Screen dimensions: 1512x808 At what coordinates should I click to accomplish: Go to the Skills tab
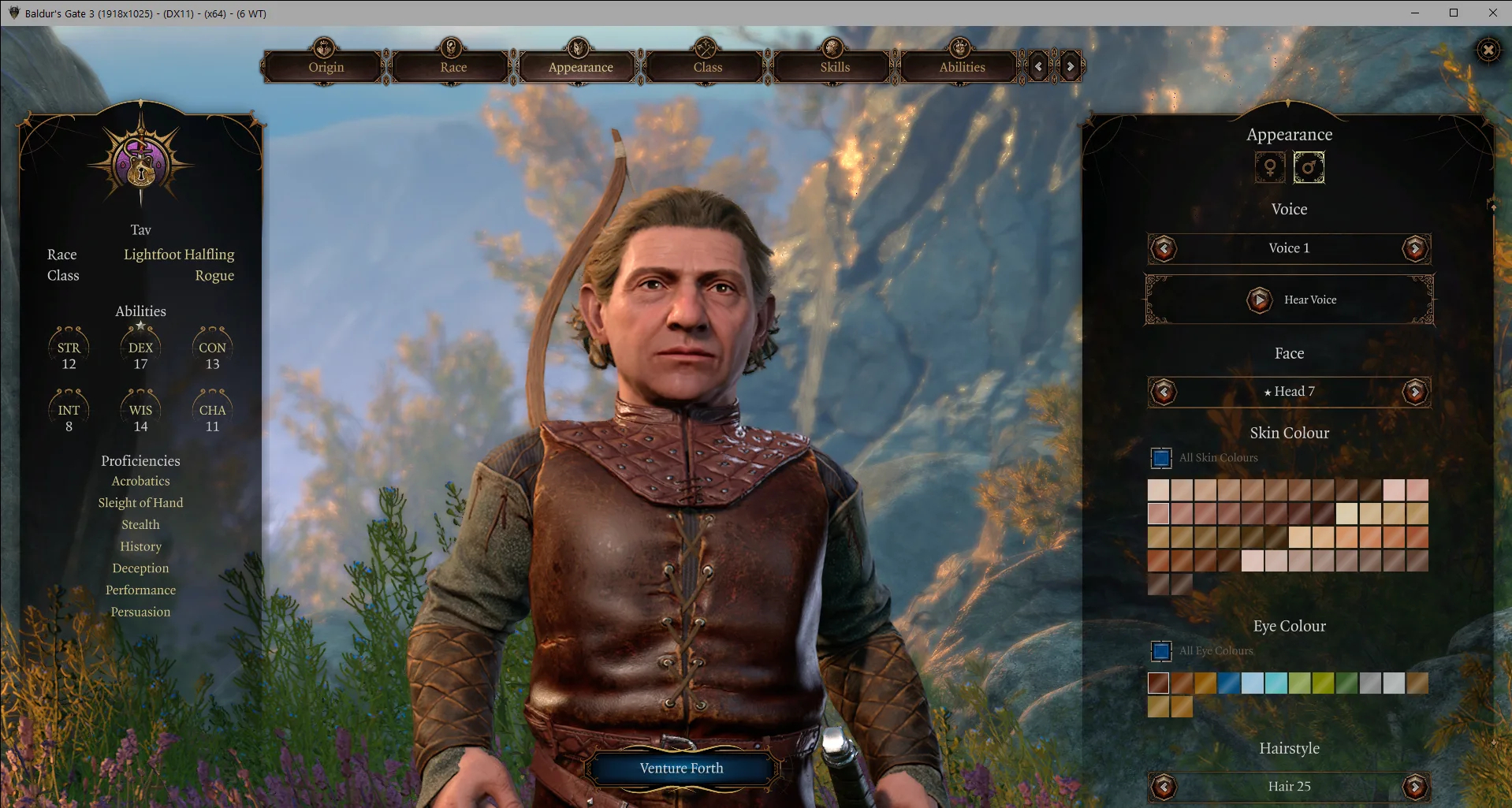(x=835, y=67)
